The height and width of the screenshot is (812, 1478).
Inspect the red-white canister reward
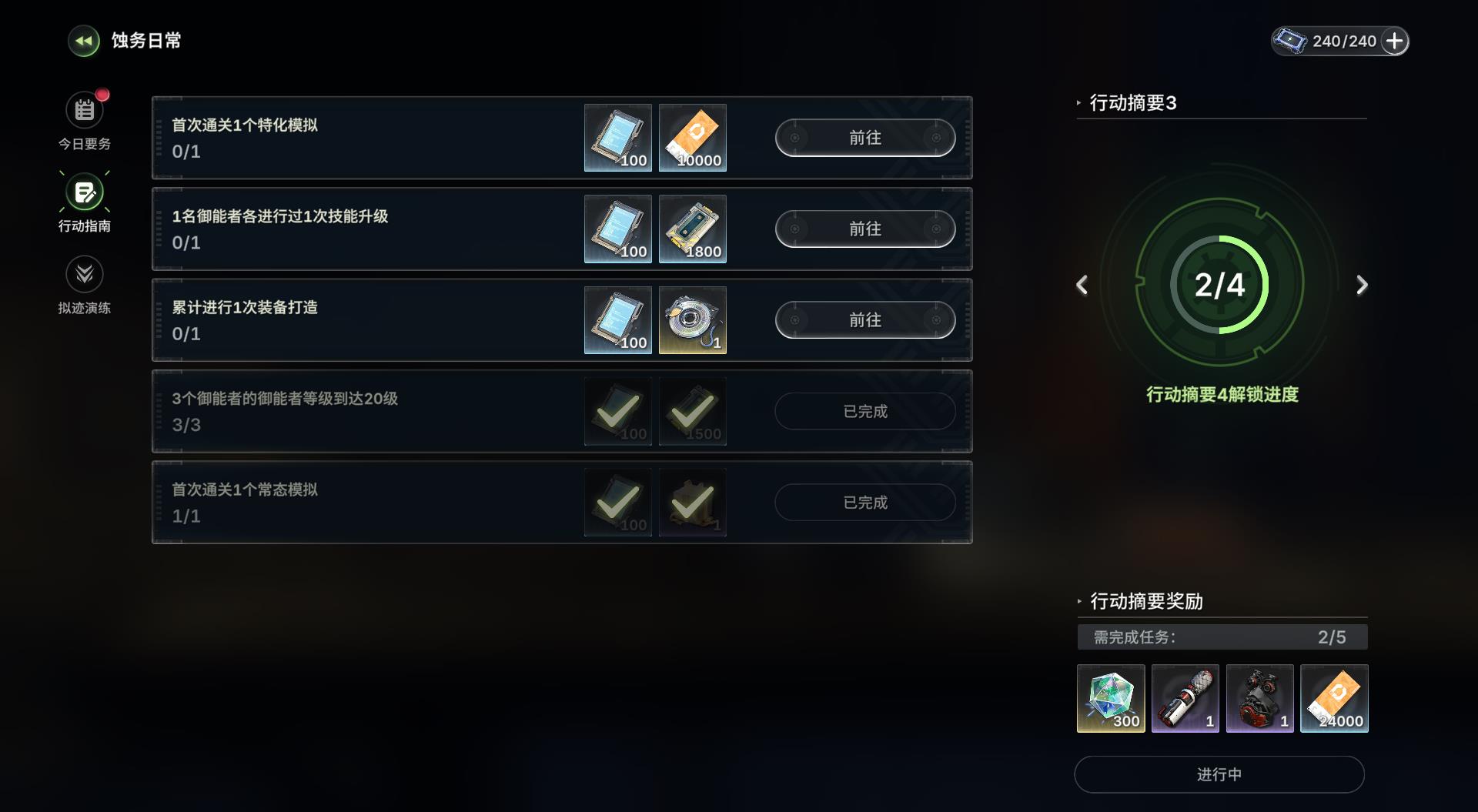click(1185, 698)
